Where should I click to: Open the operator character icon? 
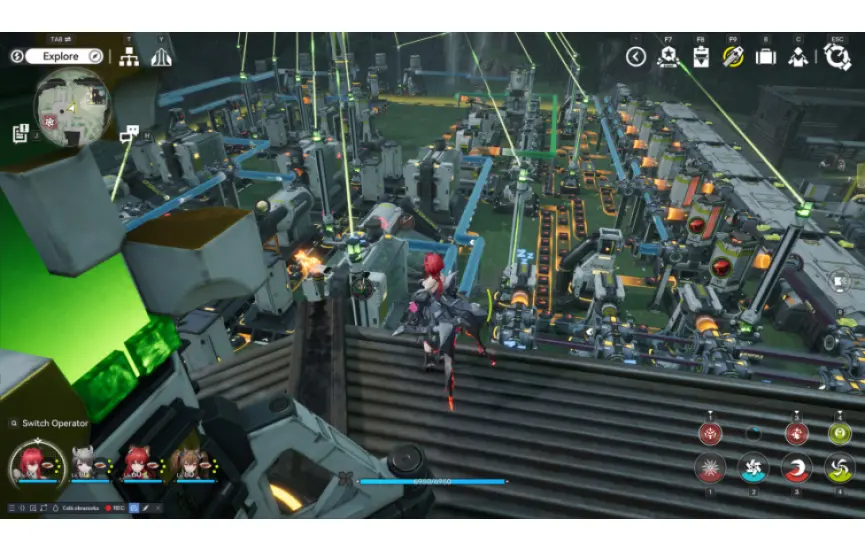(798, 57)
